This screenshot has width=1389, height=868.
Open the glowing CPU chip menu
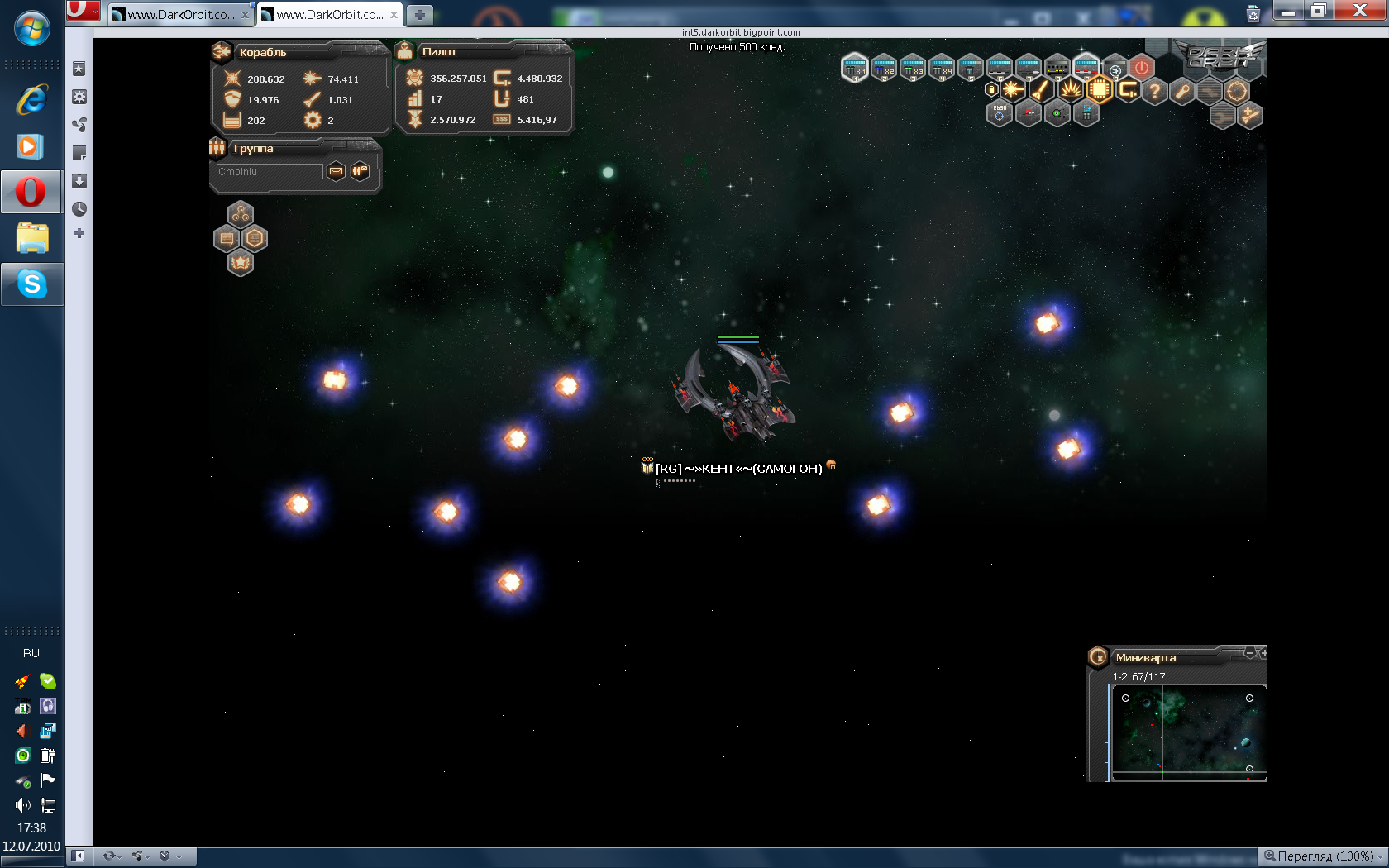1099,90
